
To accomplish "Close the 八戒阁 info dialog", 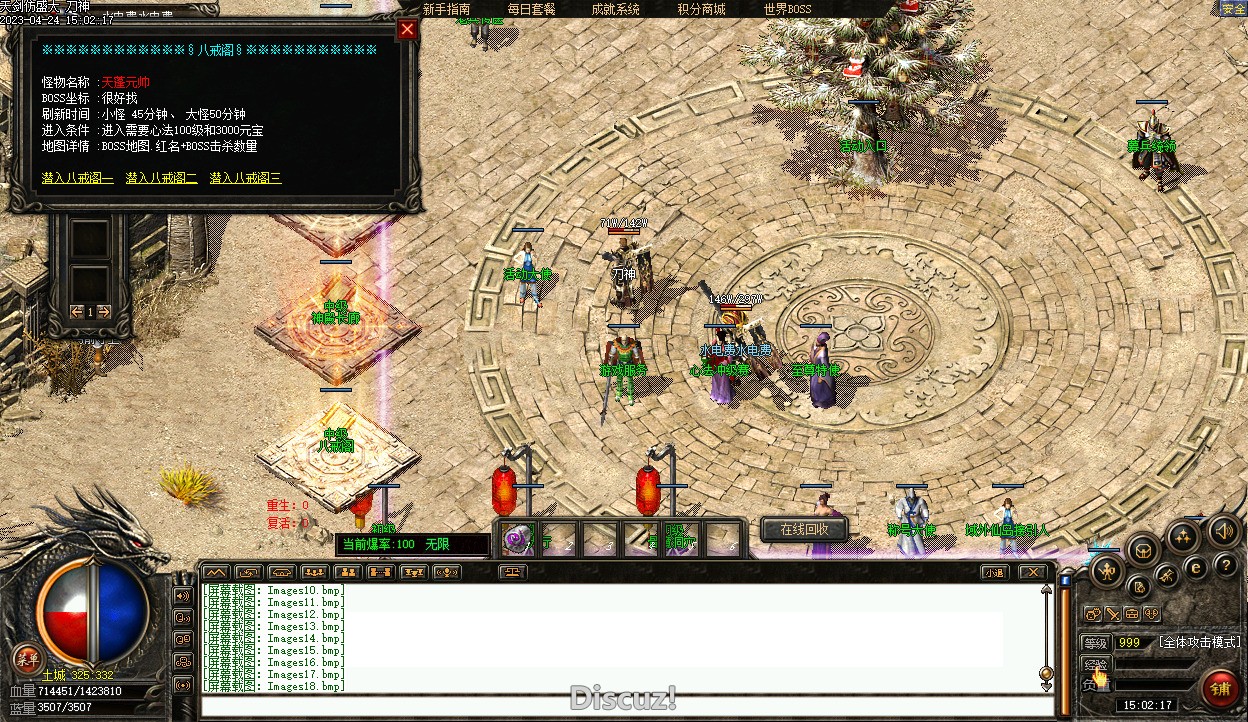I will tap(406, 29).
